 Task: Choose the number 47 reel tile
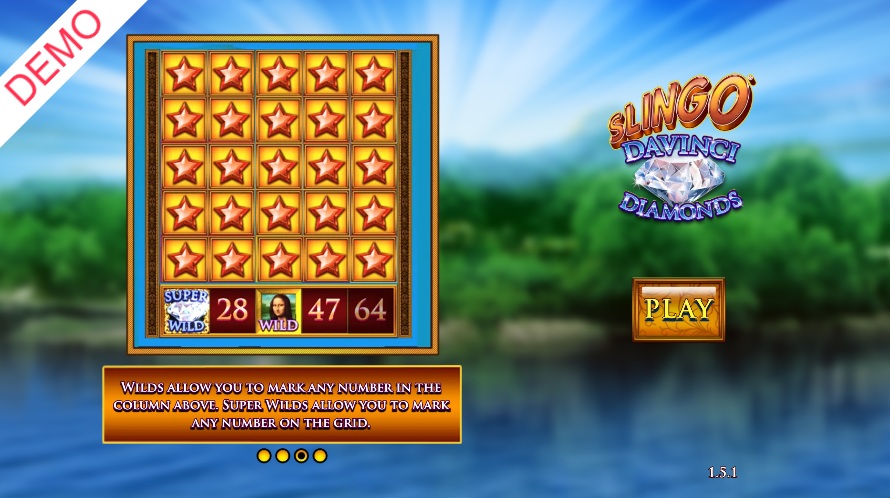(324, 310)
